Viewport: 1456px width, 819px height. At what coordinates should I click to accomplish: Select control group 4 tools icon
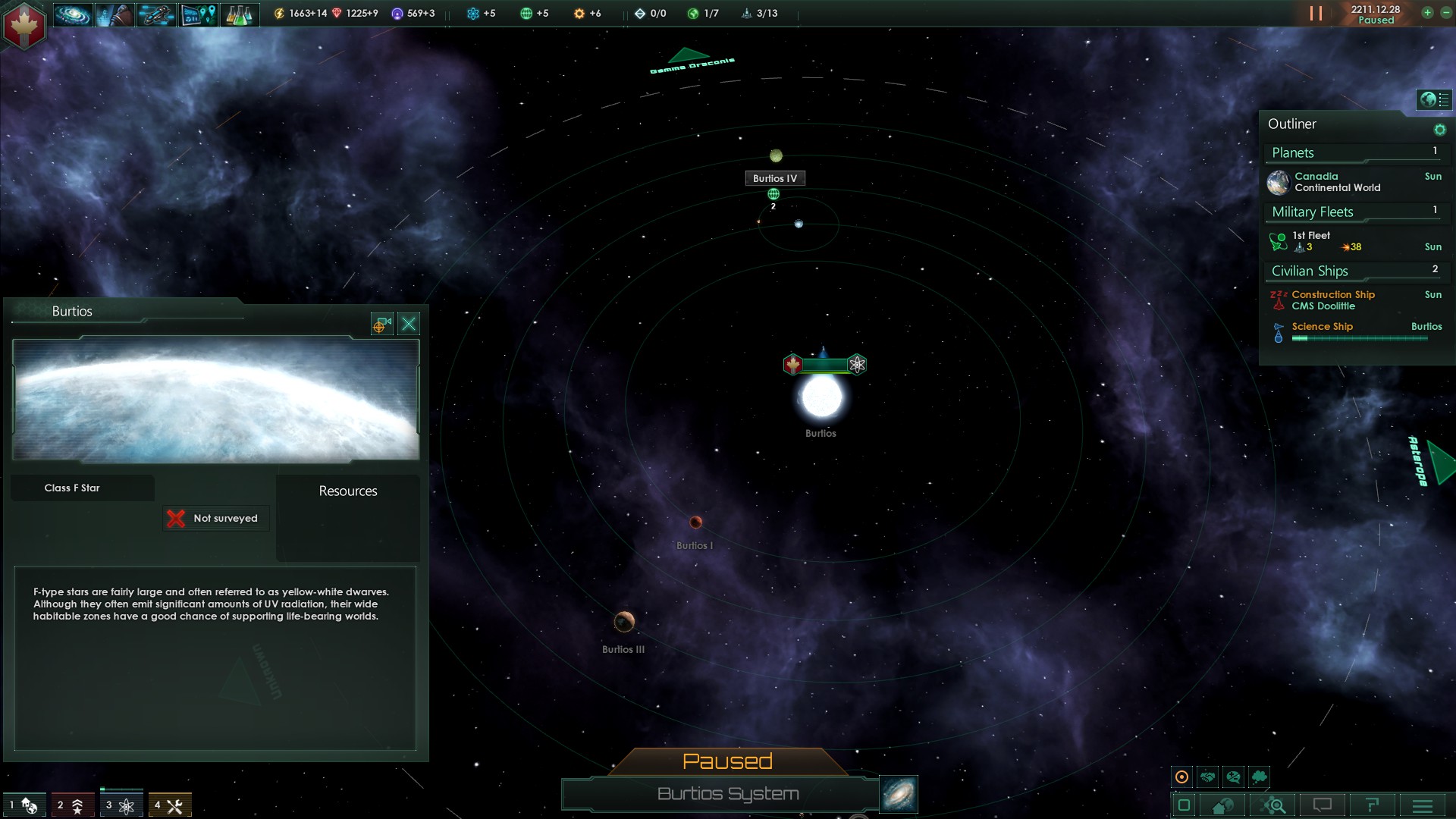[x=170, y=805]
